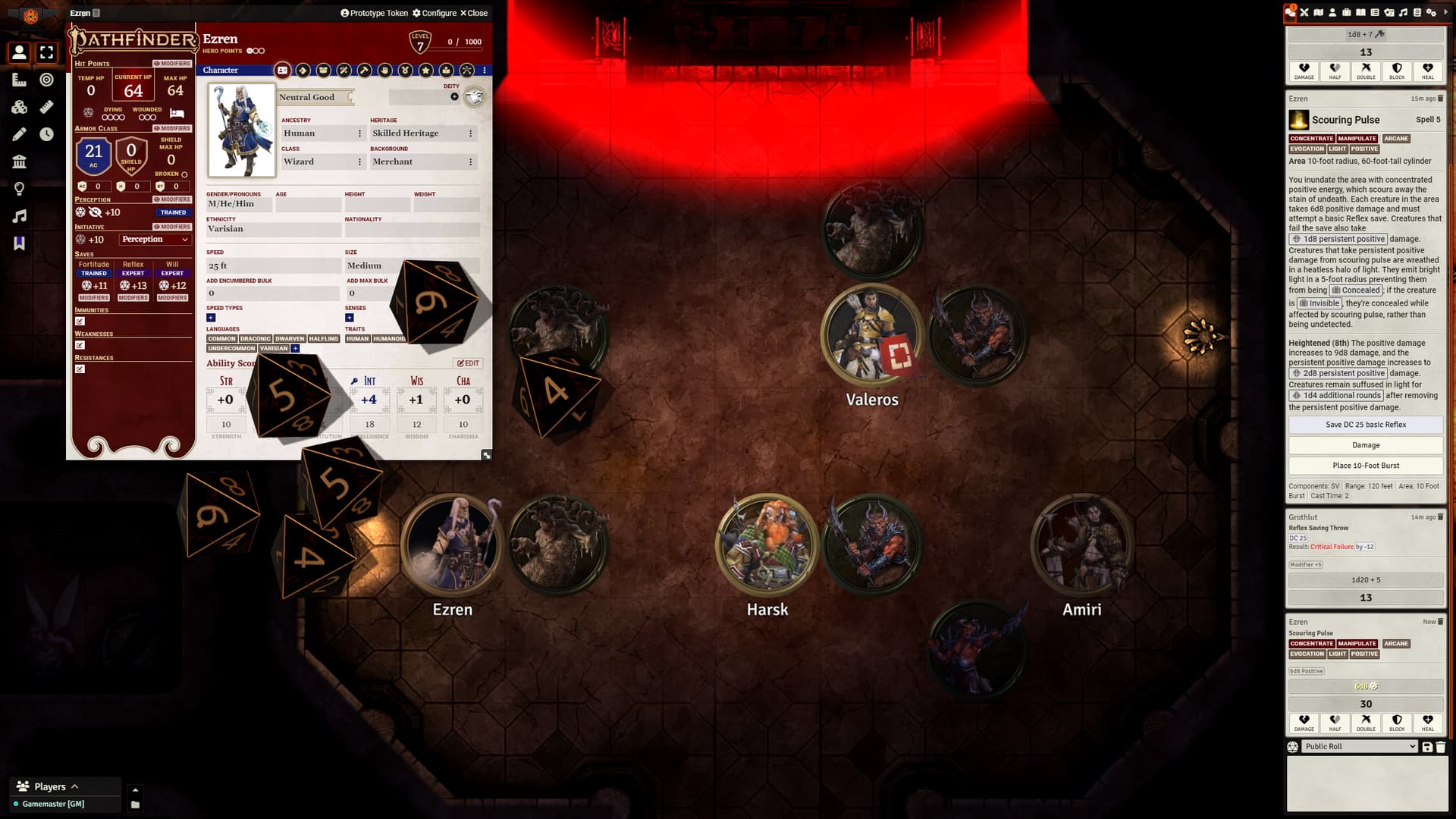Open the Journal Notes bookmark tool

pos(20,240)
